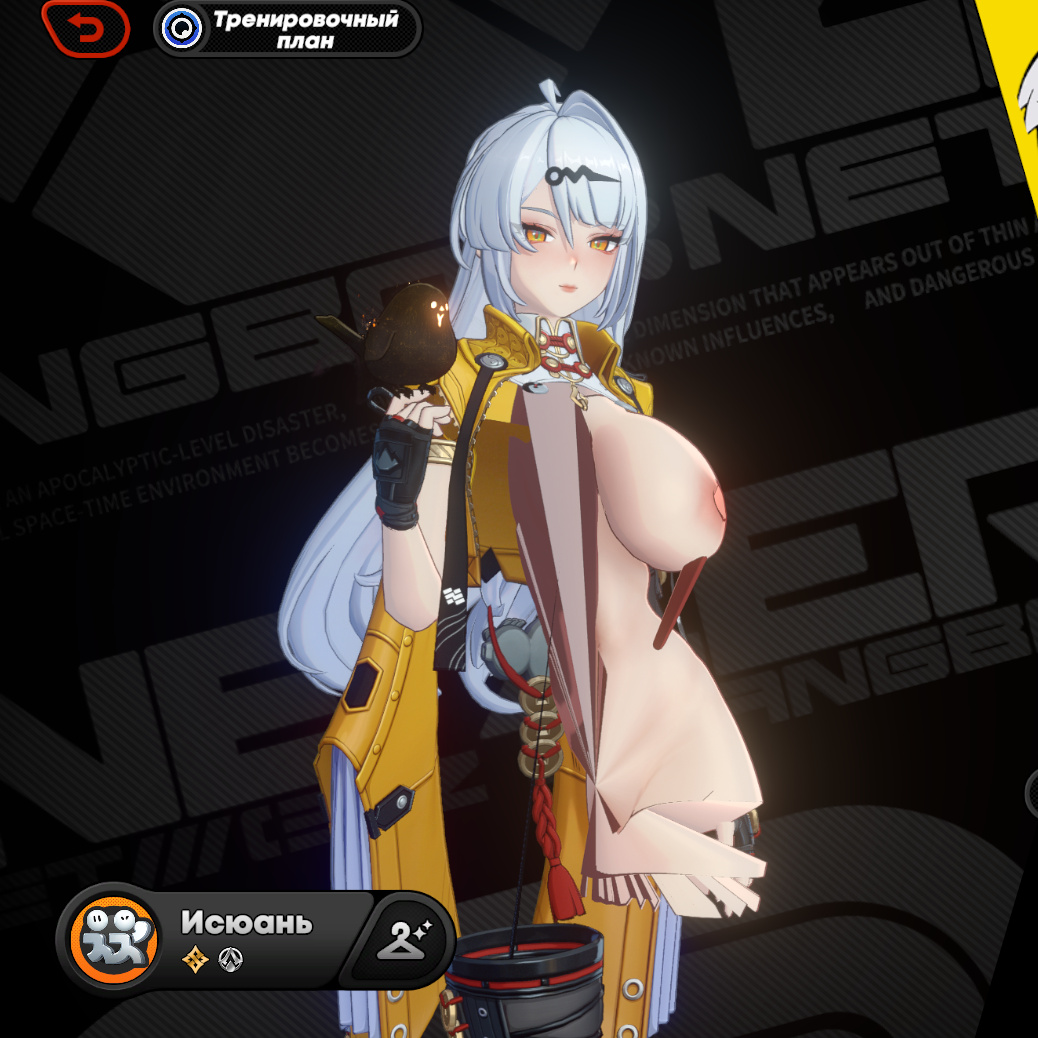Open the Тренировочный план button
Viewport: 1038px width, 1038px height.
point(287,29)
